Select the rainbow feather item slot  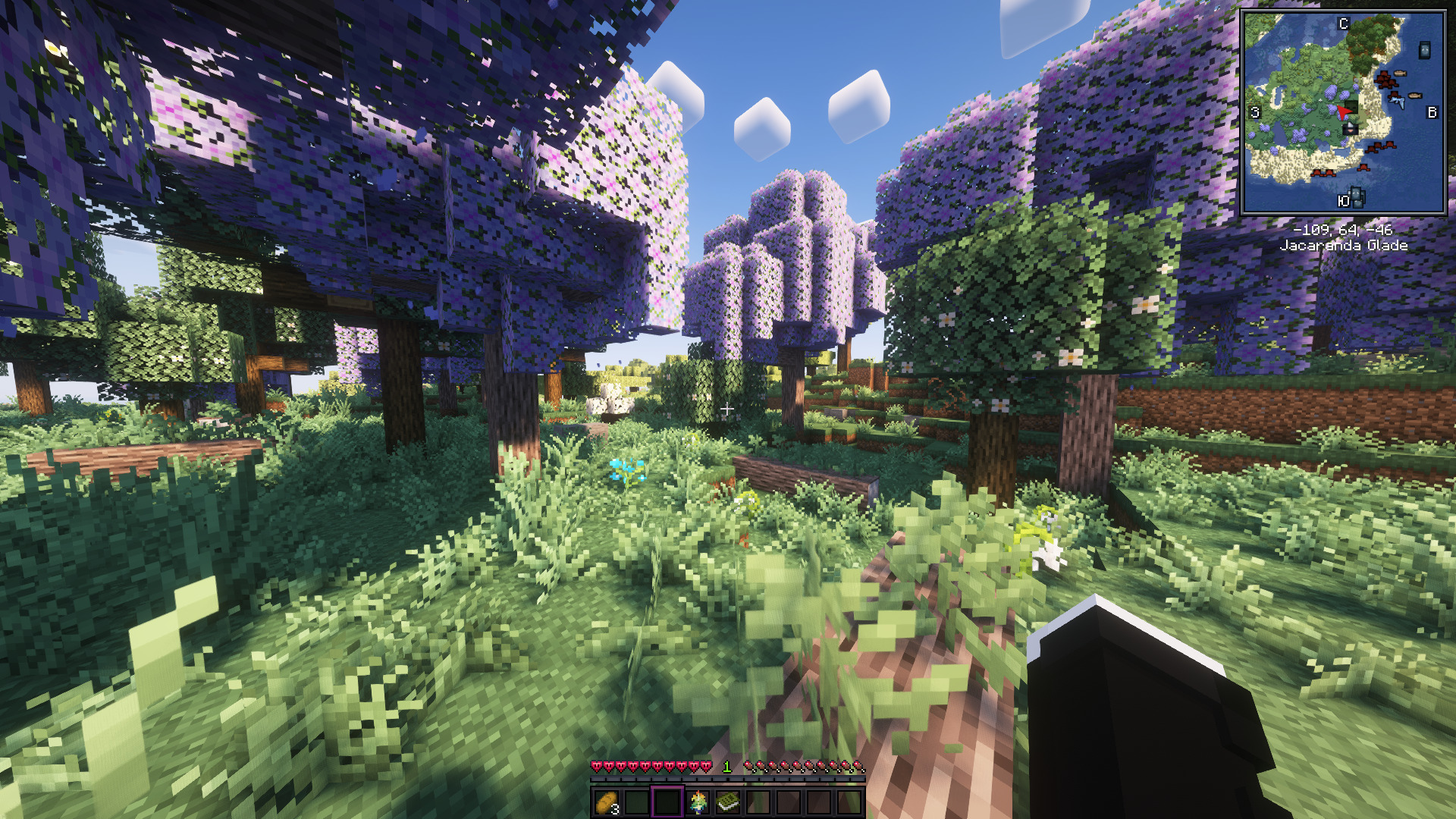pyautogui.click(x=698, y=802)
